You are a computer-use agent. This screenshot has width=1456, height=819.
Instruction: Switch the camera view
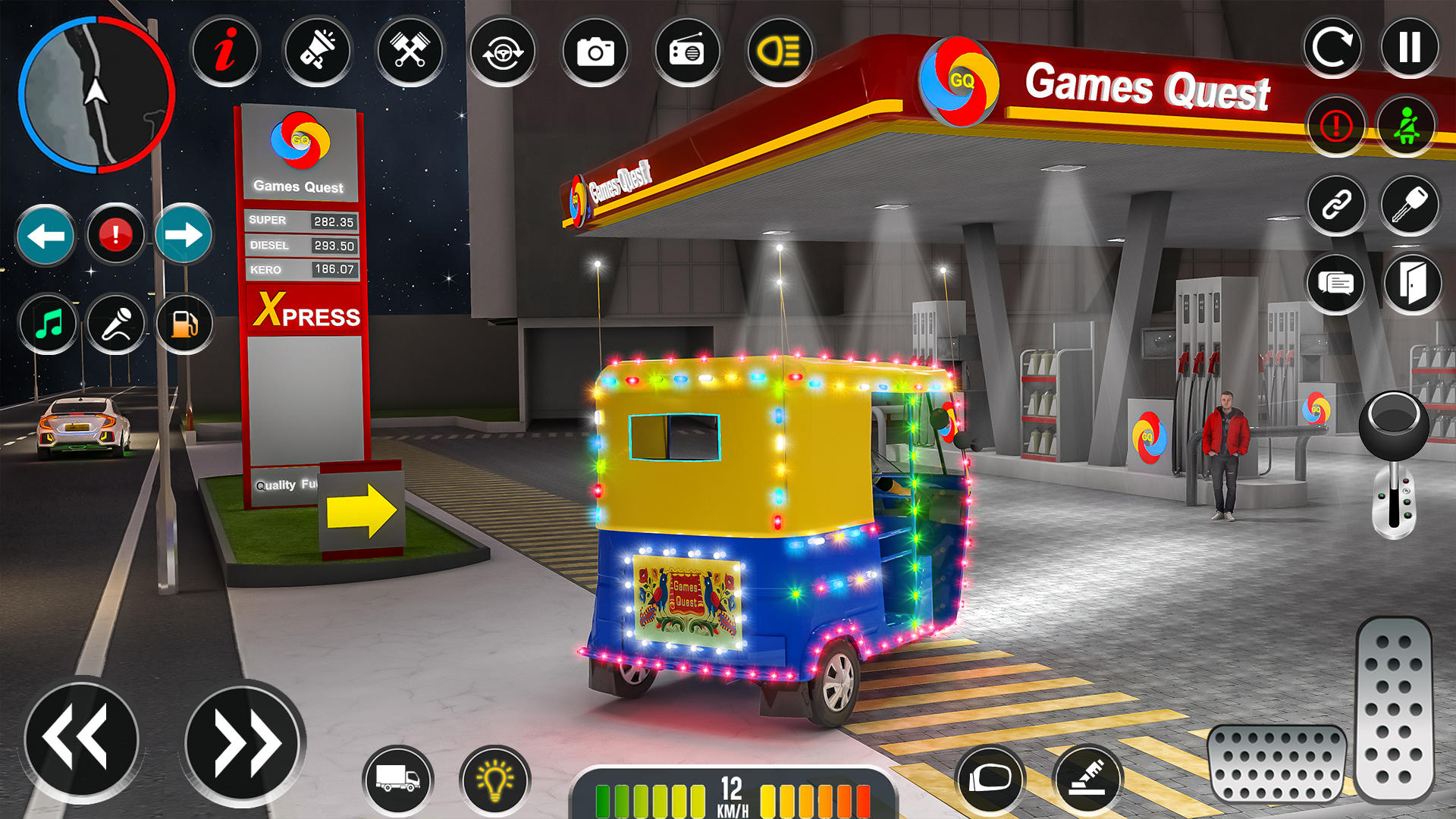(x=597, y=51)
